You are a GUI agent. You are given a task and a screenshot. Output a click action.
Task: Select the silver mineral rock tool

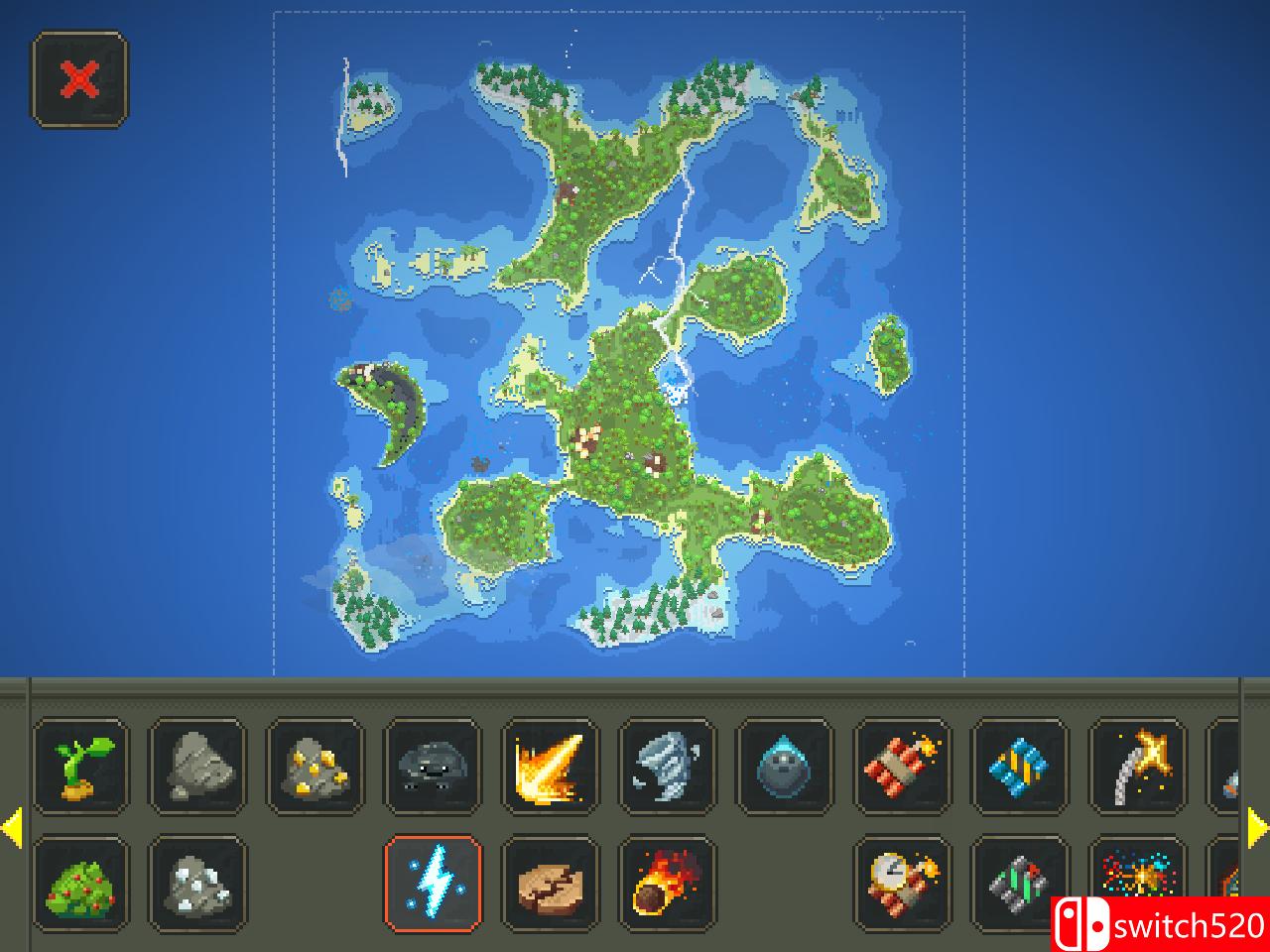coord(196,886)
